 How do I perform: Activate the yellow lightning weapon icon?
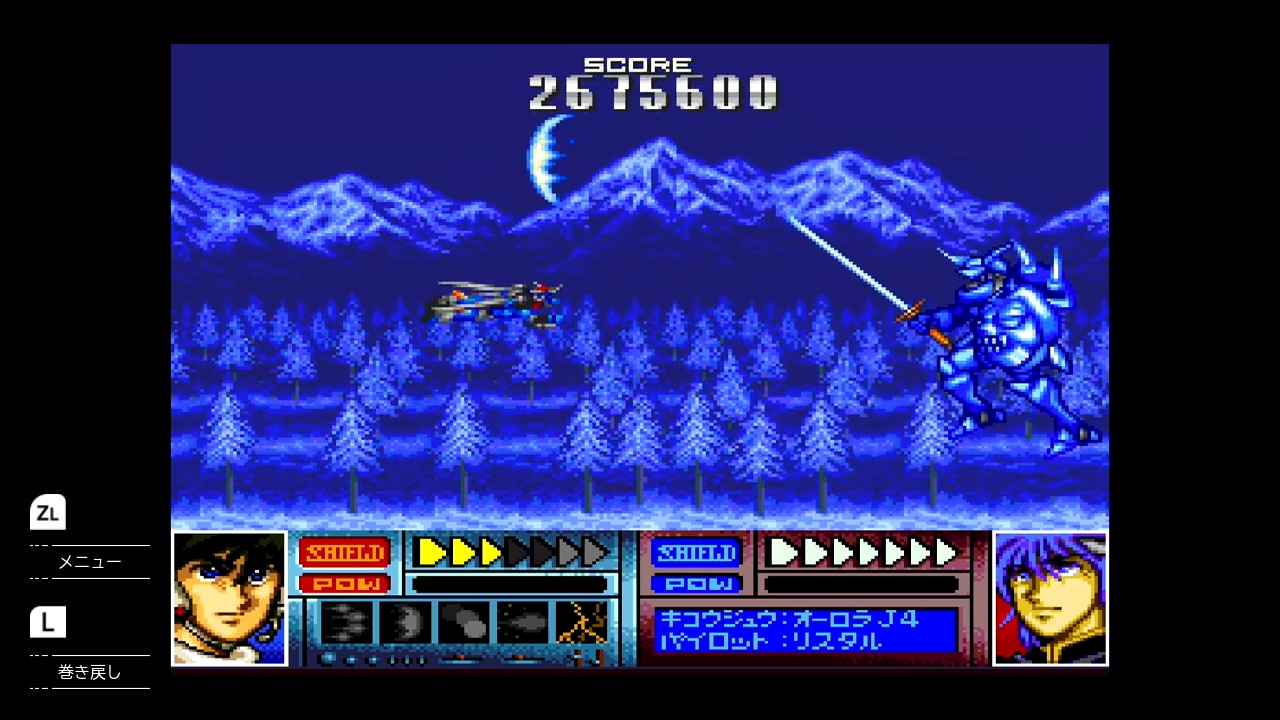click(582, 622)
